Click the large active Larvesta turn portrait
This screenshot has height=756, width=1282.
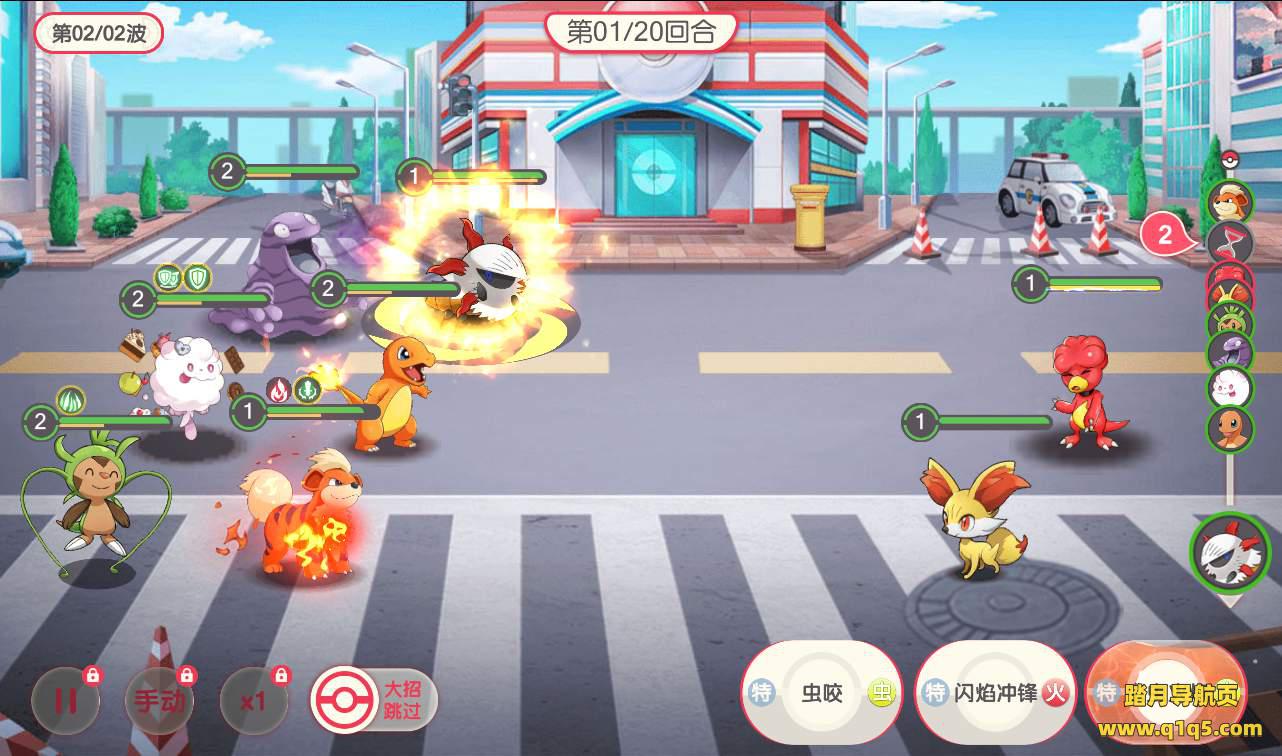(x=1229, y=553)
